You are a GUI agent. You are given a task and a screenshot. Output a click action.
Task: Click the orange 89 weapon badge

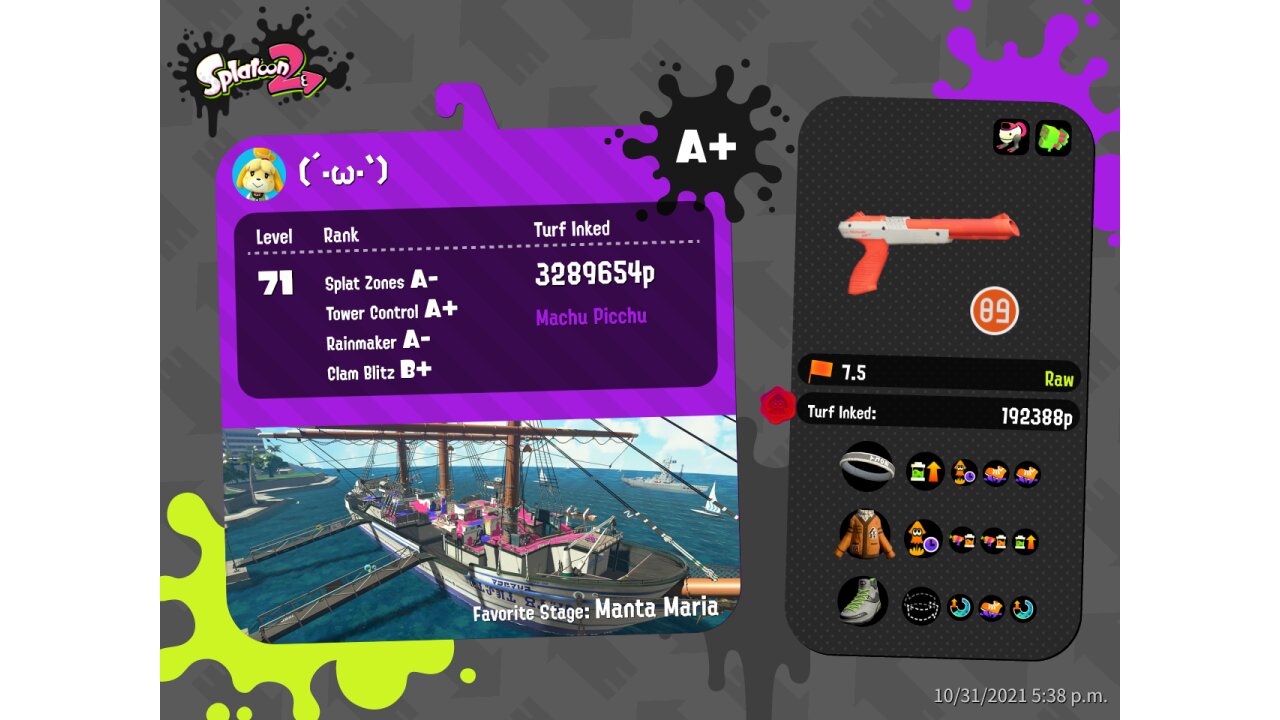pyautogui.click(x=994, y=310)
